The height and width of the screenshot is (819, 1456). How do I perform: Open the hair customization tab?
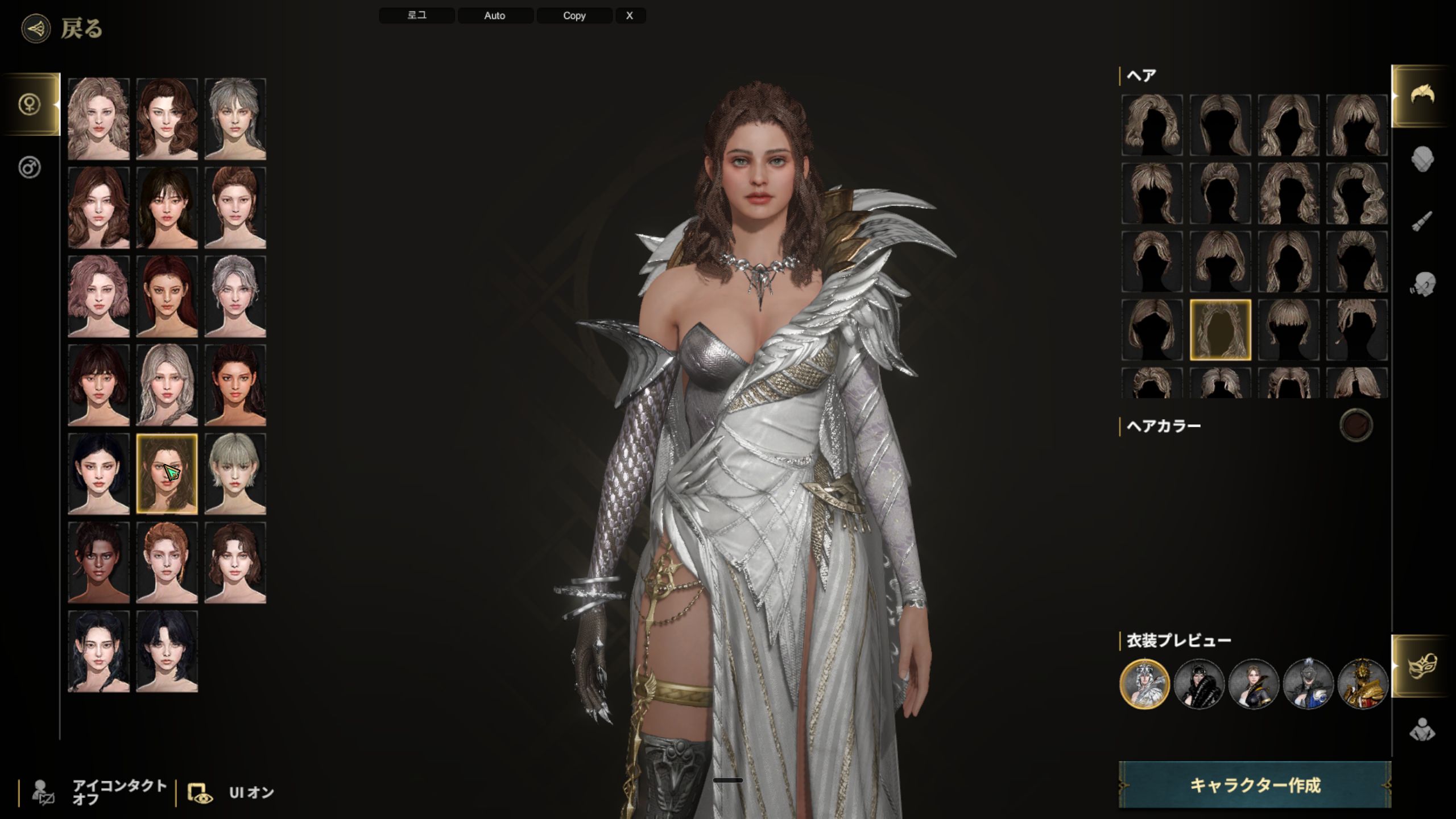(1422, 96)
